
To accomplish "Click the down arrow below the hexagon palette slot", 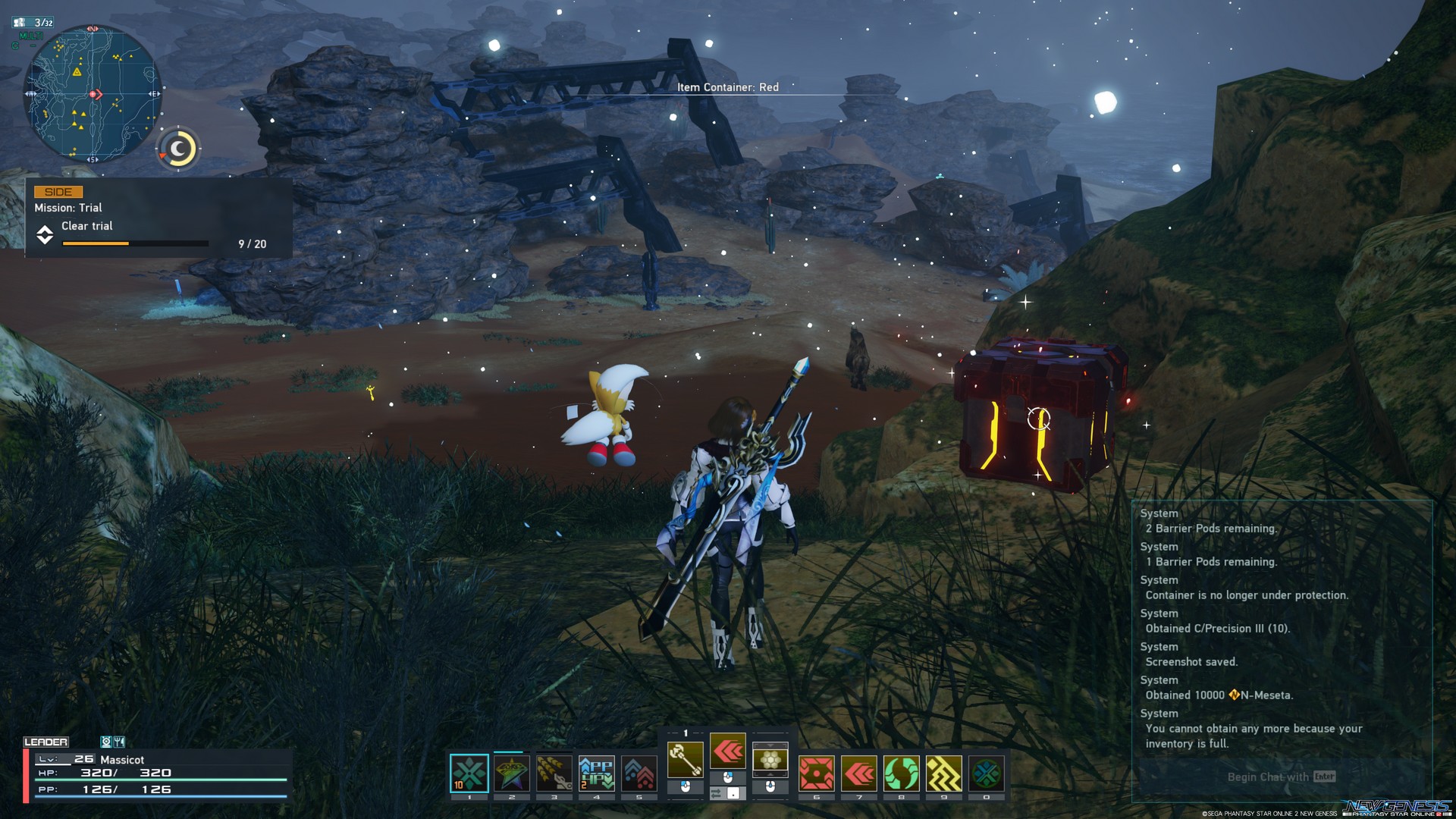I will [770, 775].
